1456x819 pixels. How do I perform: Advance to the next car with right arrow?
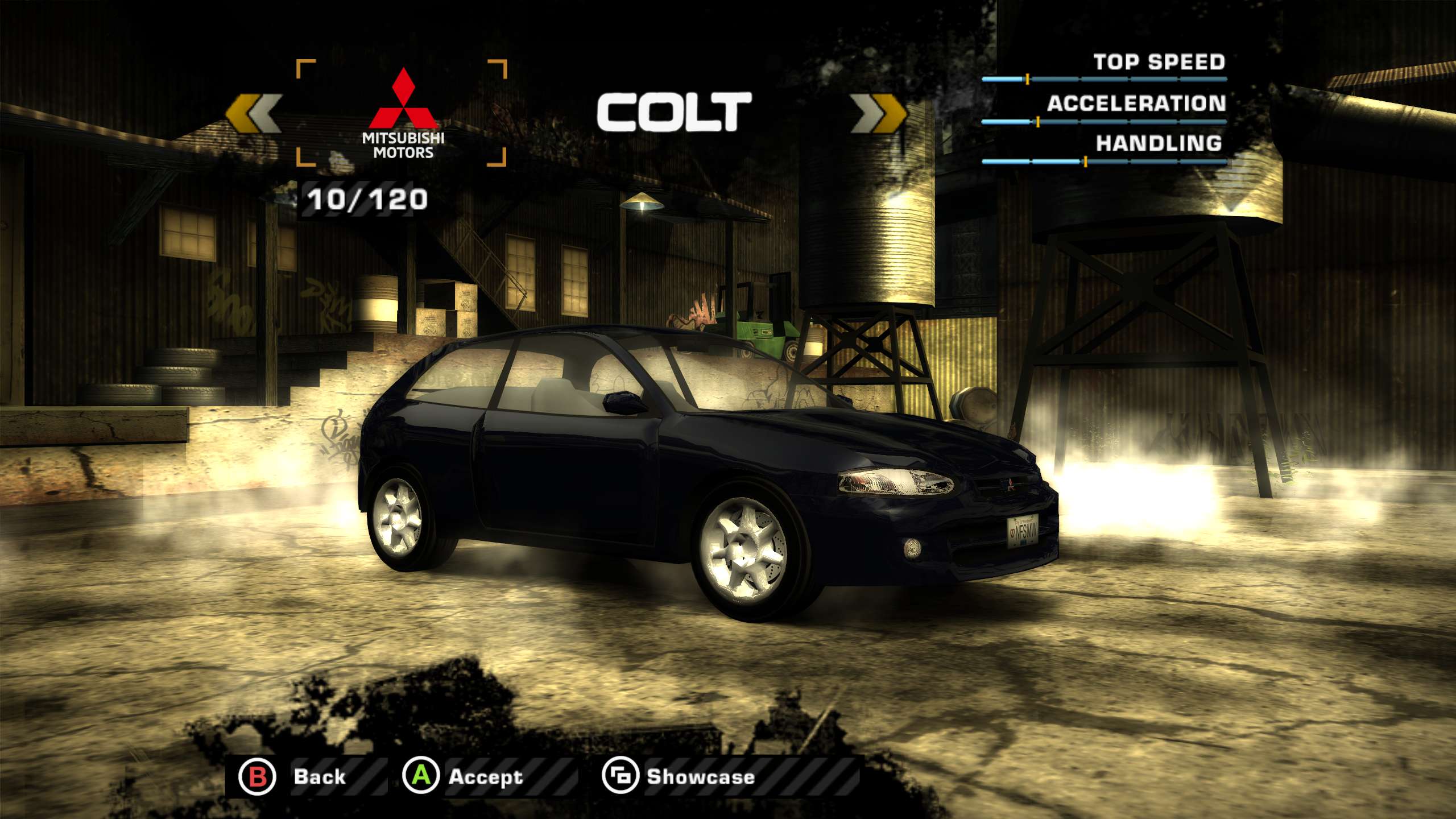pyautogui.click(x=878, y=113)
